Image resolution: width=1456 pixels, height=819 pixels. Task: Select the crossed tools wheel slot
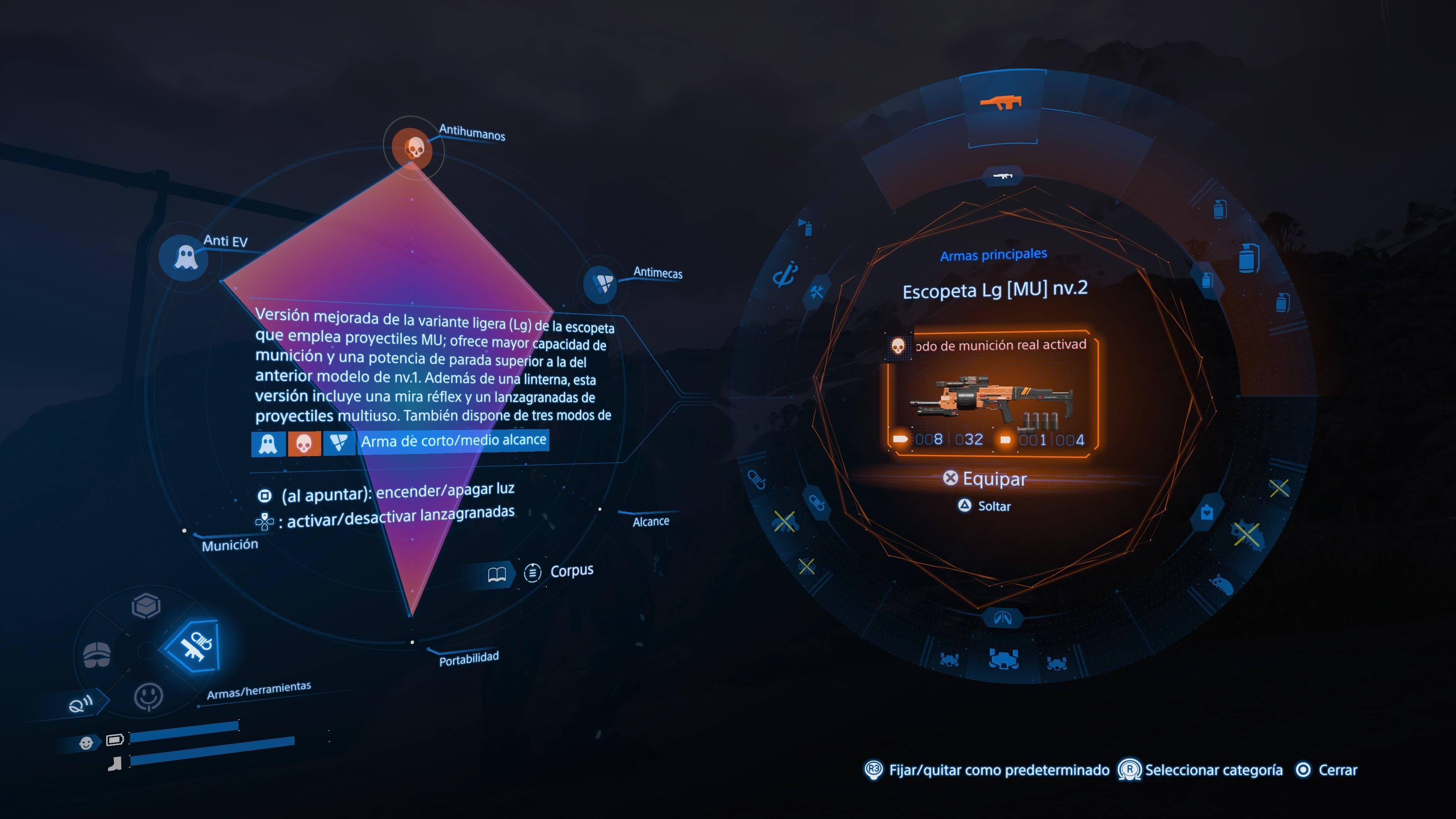(x=816, y=292)
